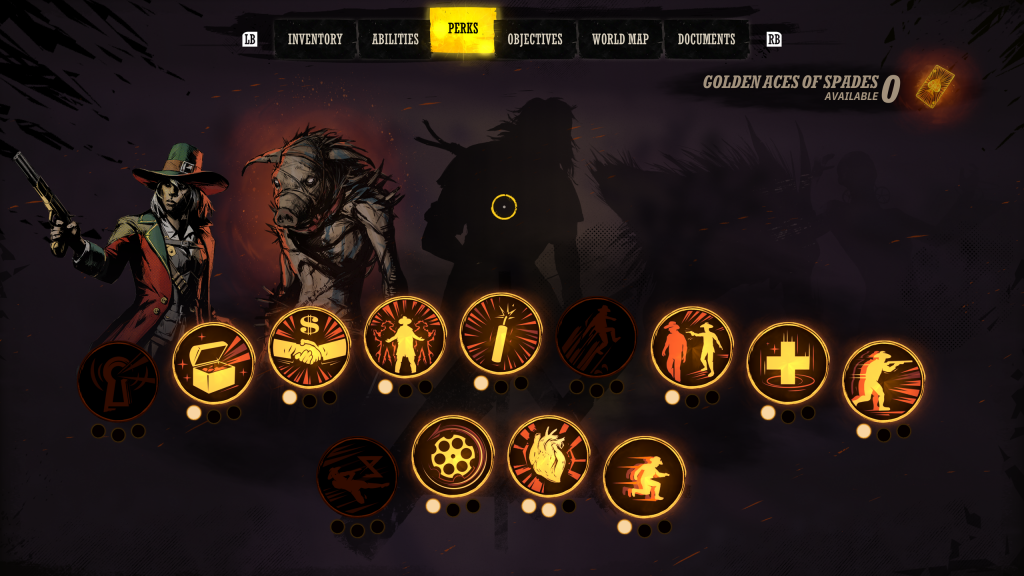
Task: Choose the medical cross perk
Action: tap(787, 363)
